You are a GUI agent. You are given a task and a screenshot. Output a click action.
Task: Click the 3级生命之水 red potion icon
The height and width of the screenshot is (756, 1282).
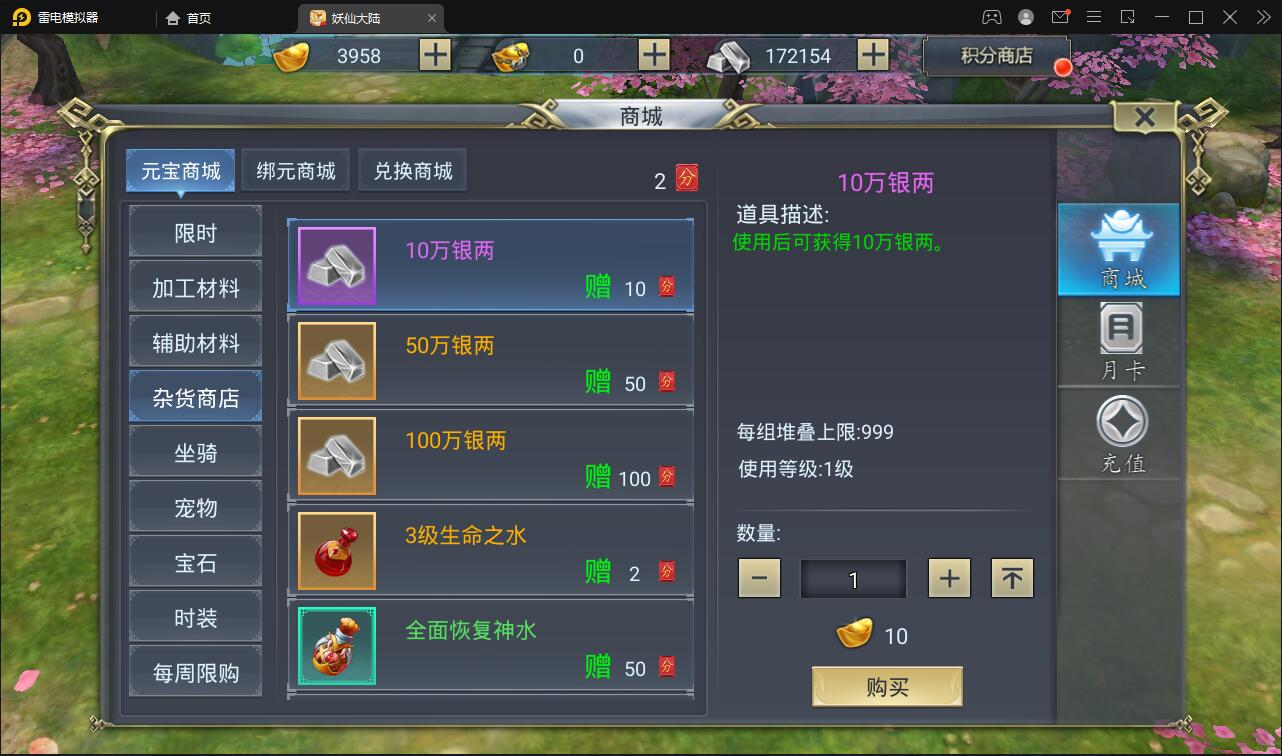pyautogui.click(x=336, y=551)
